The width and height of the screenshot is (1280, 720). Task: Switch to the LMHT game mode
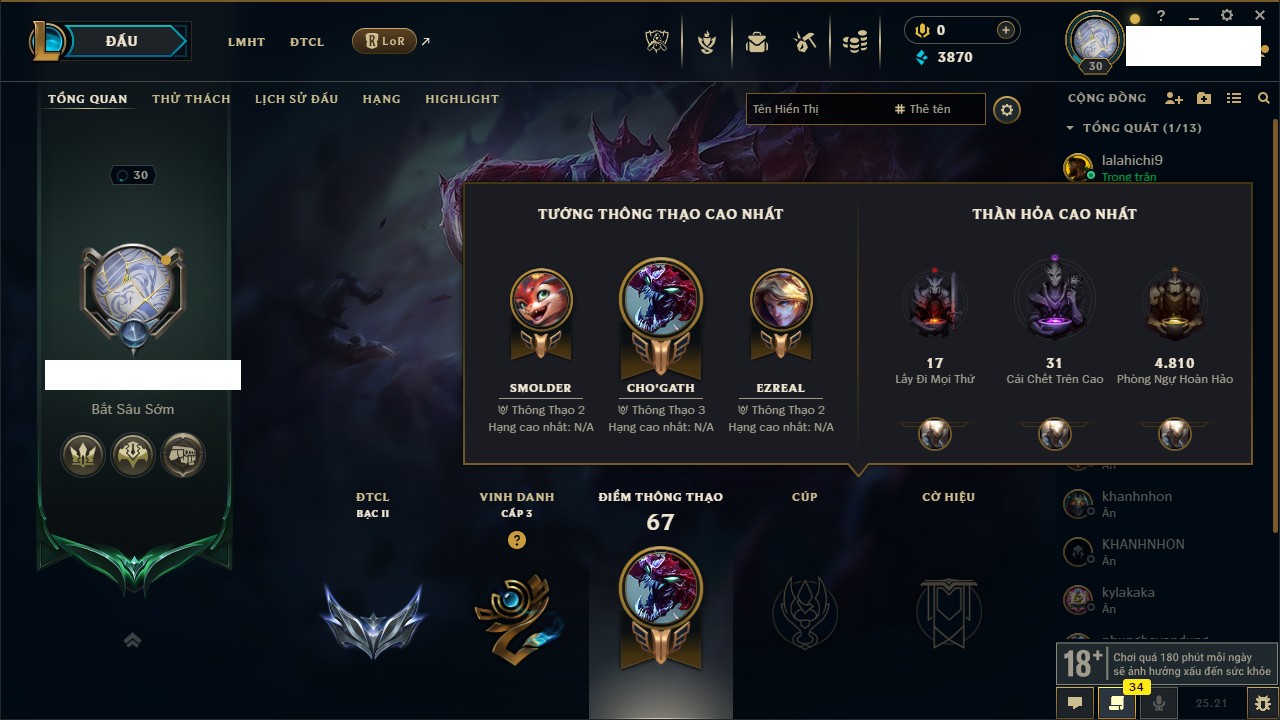click(246, 42)
